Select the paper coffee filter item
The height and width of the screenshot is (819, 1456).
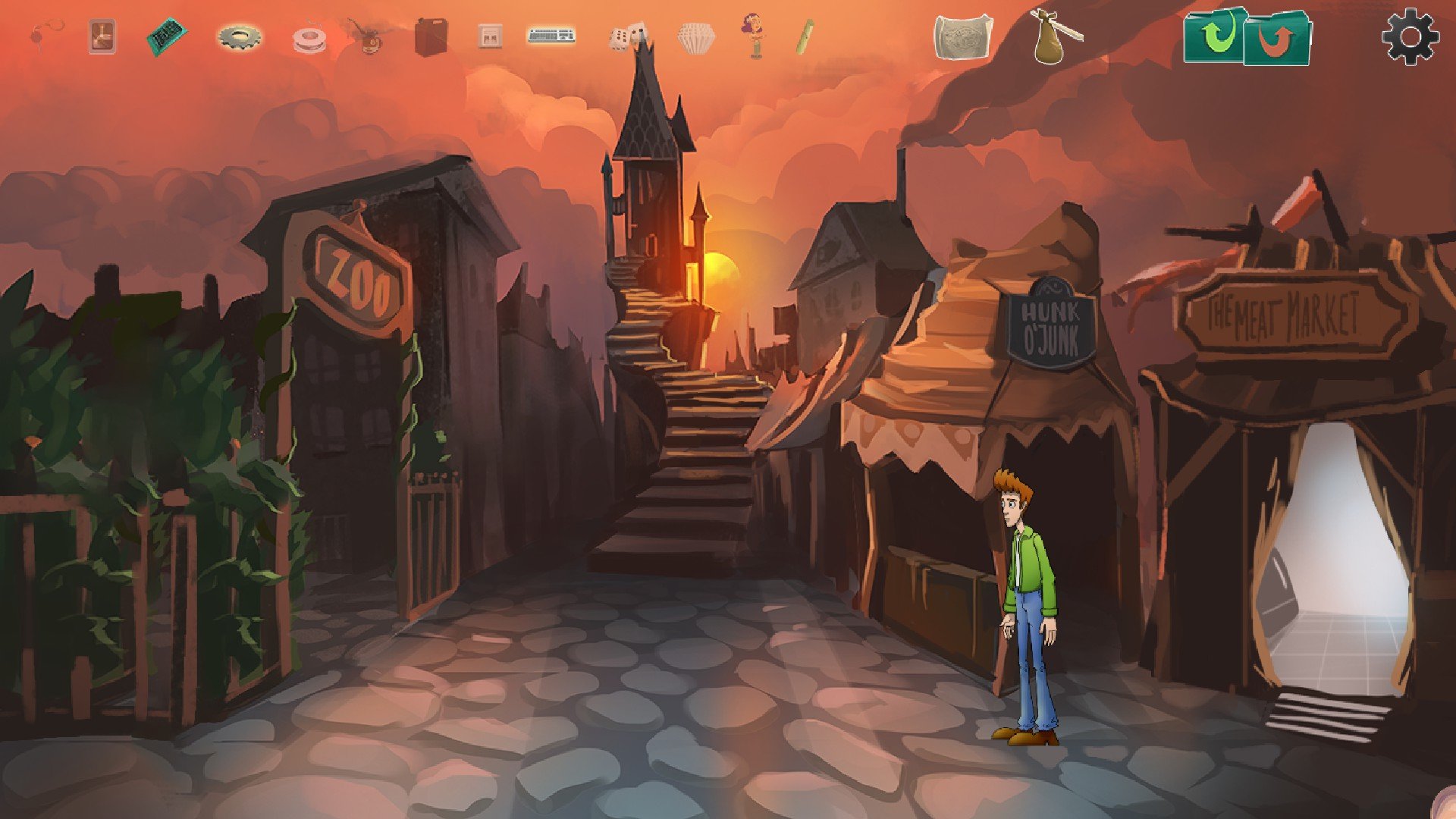(696, 38)
